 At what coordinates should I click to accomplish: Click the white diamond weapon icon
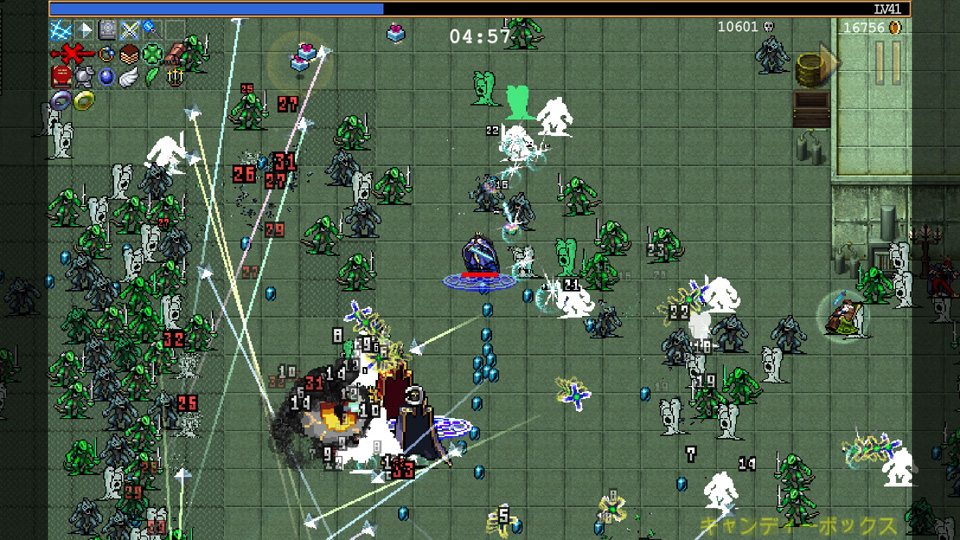[x=84, y=30]
